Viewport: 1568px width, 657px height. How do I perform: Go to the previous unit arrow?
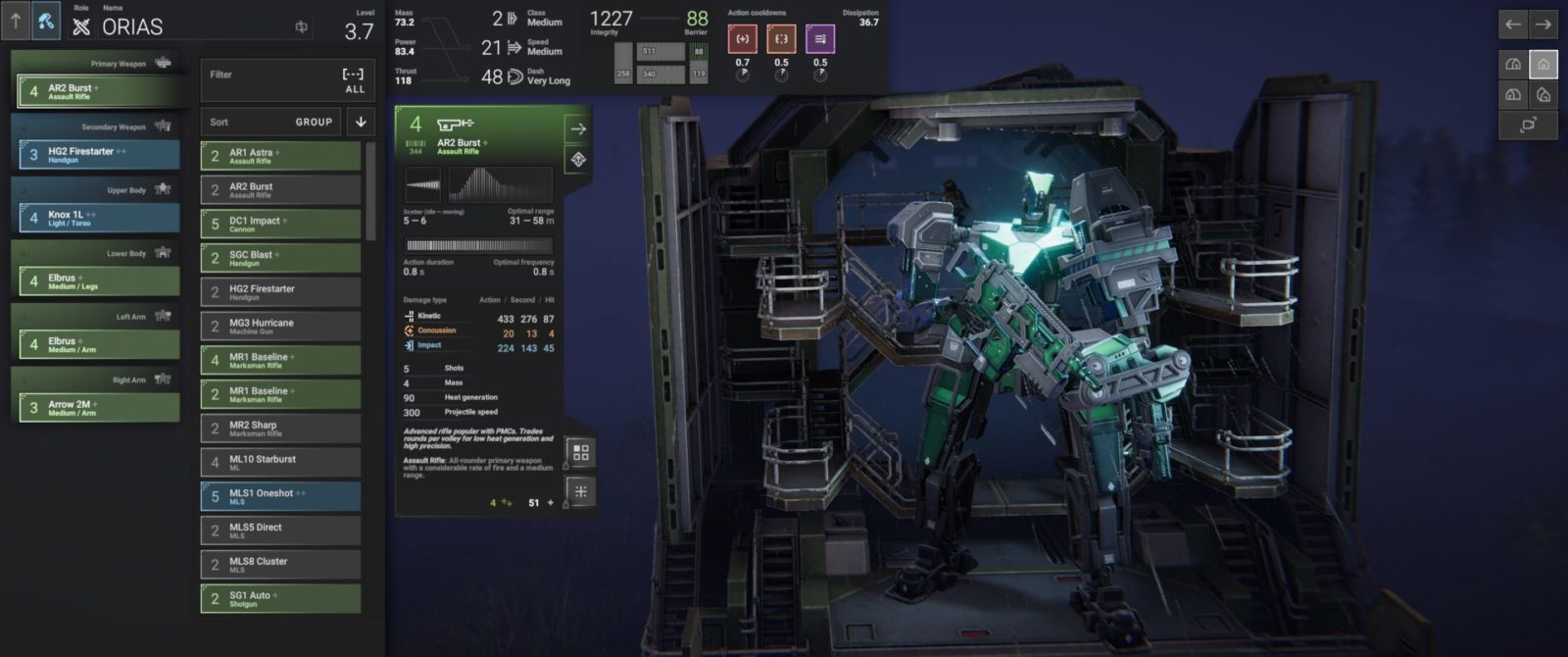(1513, 25)
